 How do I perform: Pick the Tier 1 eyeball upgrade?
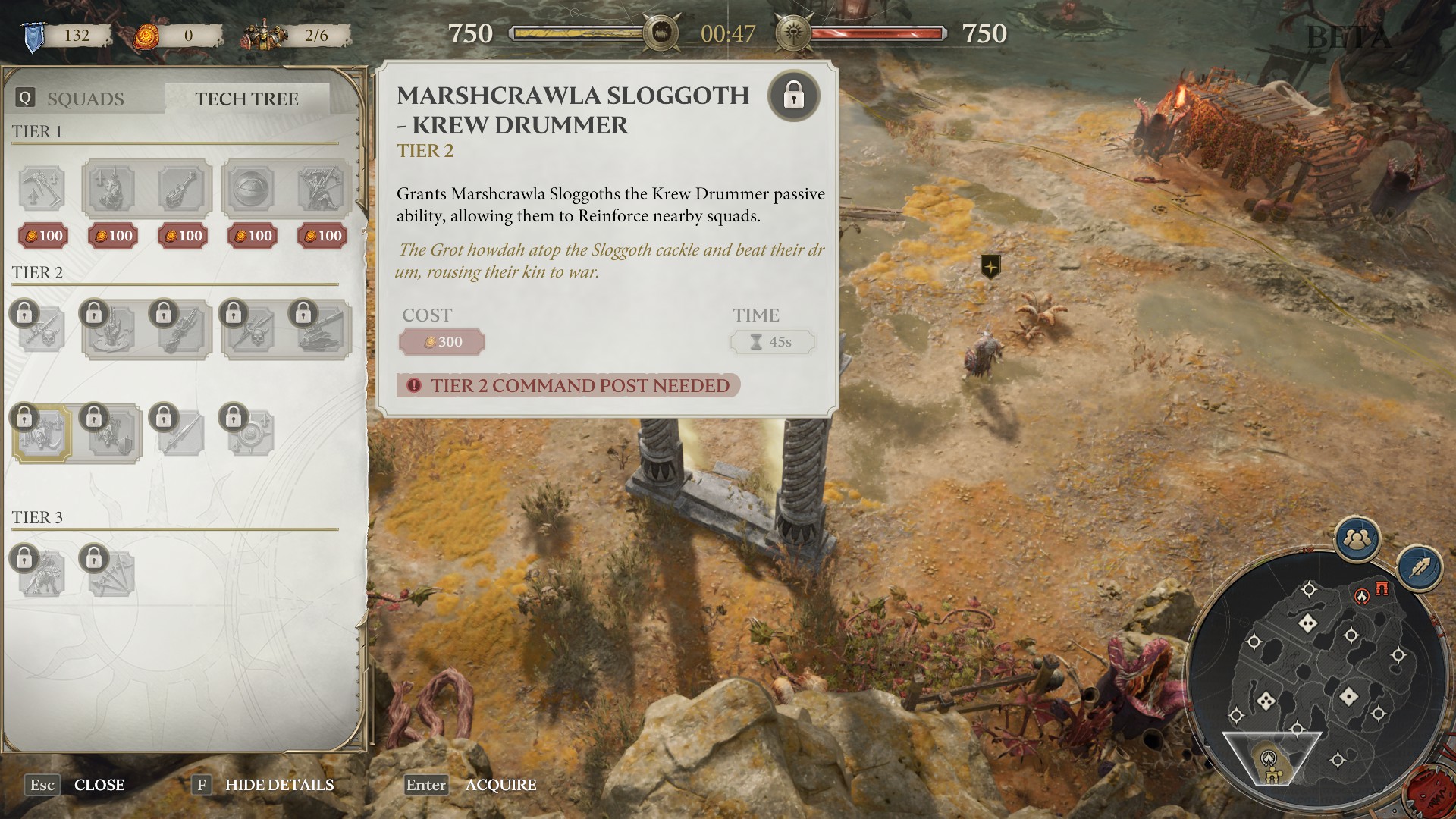pyautogui.click(x=250, y=188)
